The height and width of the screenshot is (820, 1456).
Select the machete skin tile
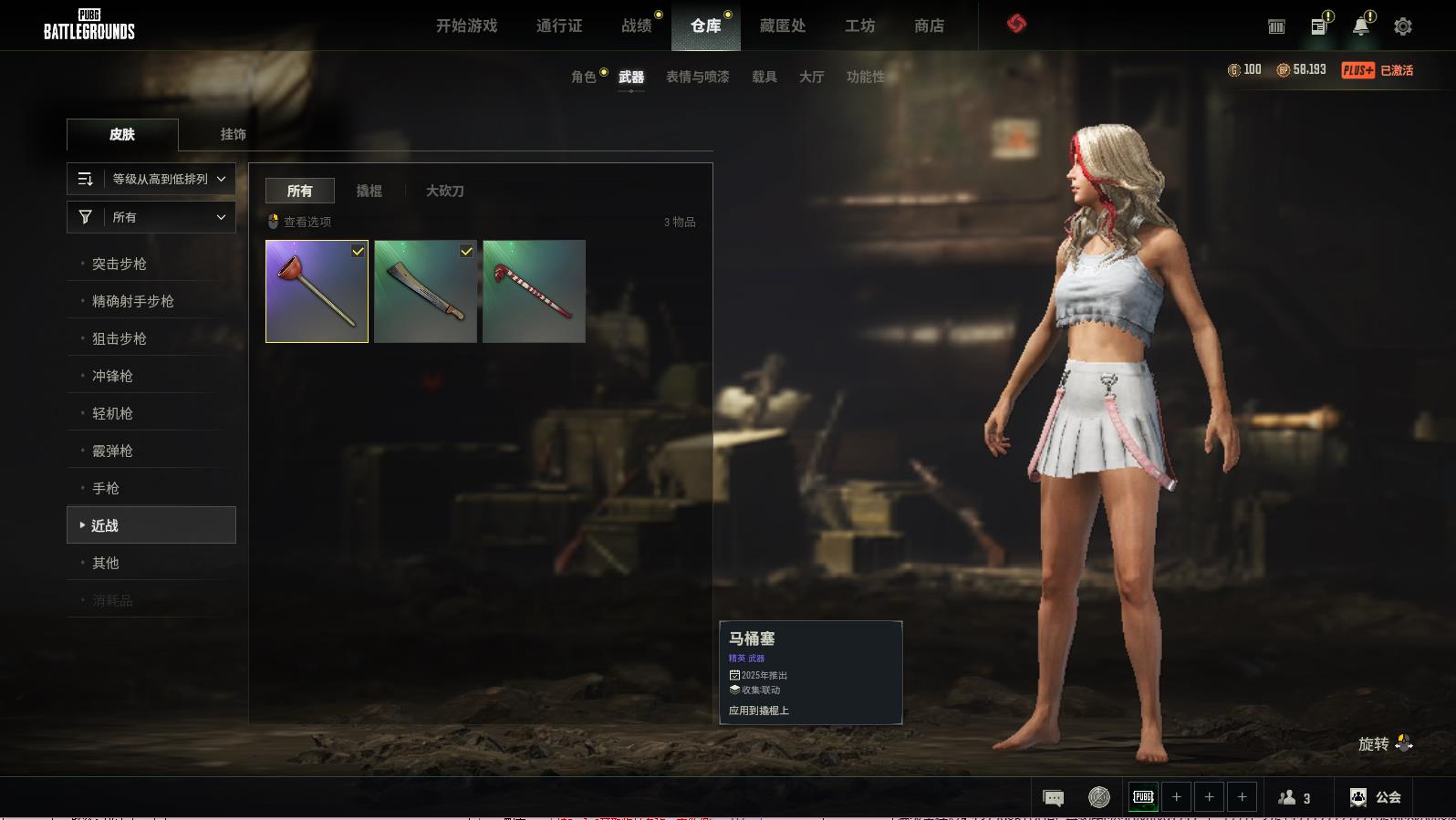coord(425,291)
